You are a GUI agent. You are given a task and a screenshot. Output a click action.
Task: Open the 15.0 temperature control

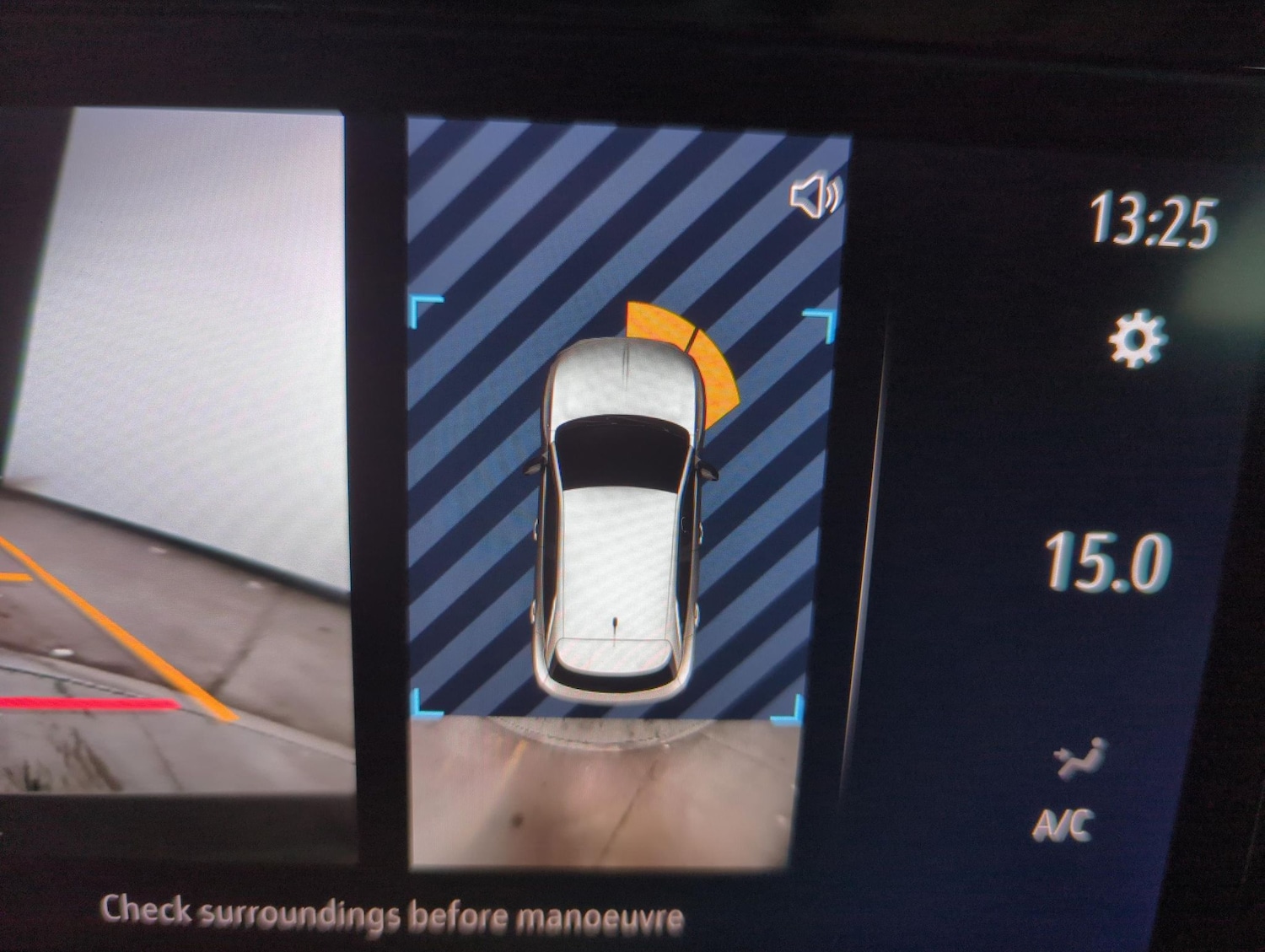[x=1106, y=562]
